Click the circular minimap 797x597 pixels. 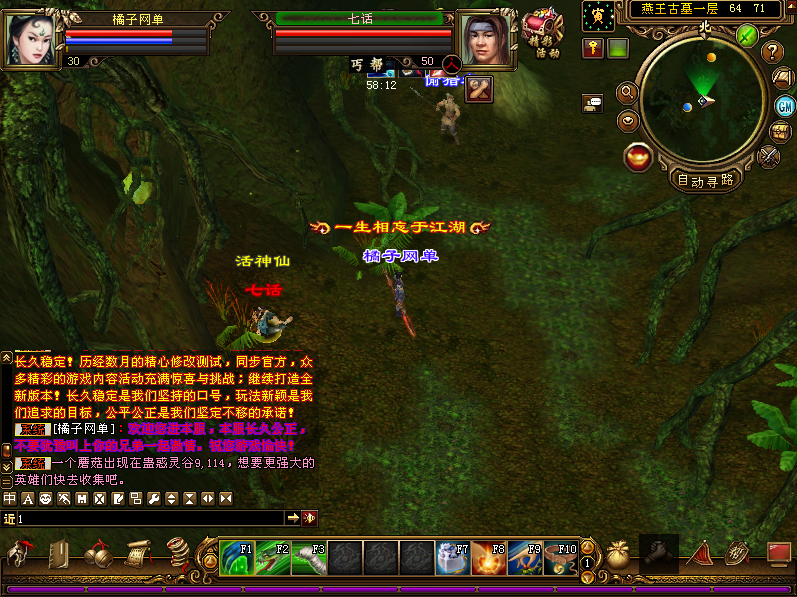pos(702,100)
